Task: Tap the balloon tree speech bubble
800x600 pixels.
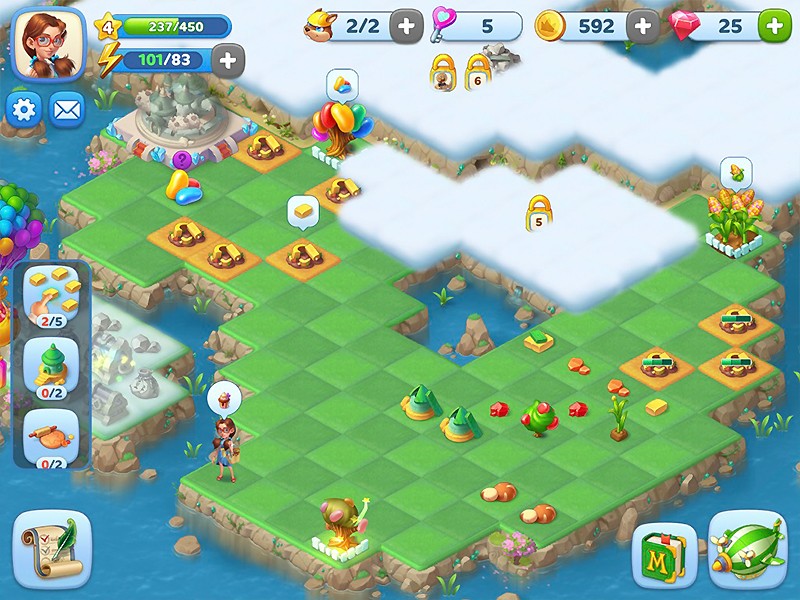Action: [x=342, y=84]
